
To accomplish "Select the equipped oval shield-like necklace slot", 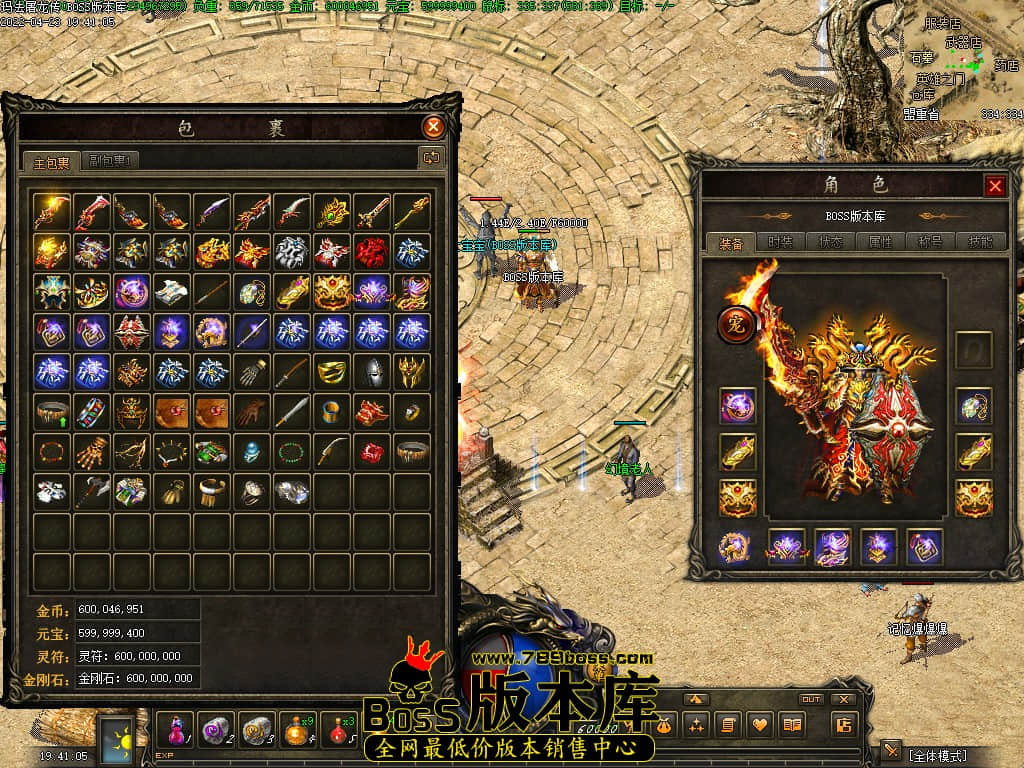I will tap(973, 406).
